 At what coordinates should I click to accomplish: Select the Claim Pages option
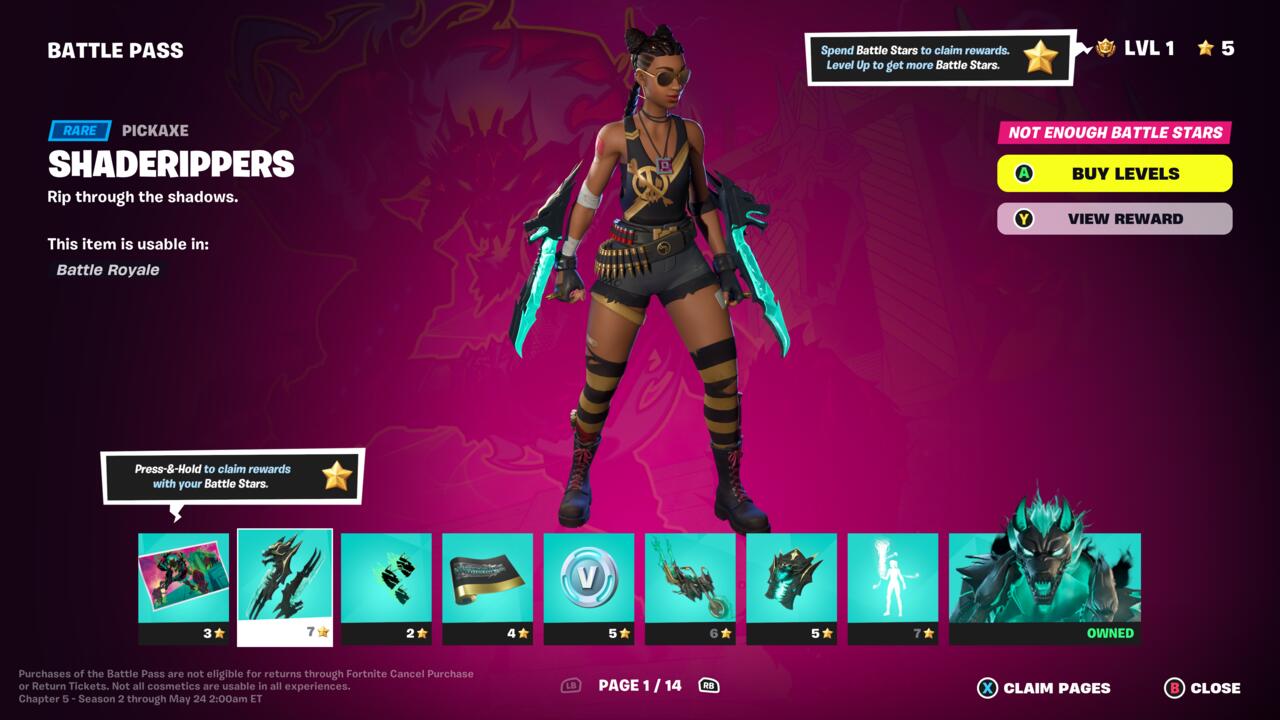(1044, 688)
